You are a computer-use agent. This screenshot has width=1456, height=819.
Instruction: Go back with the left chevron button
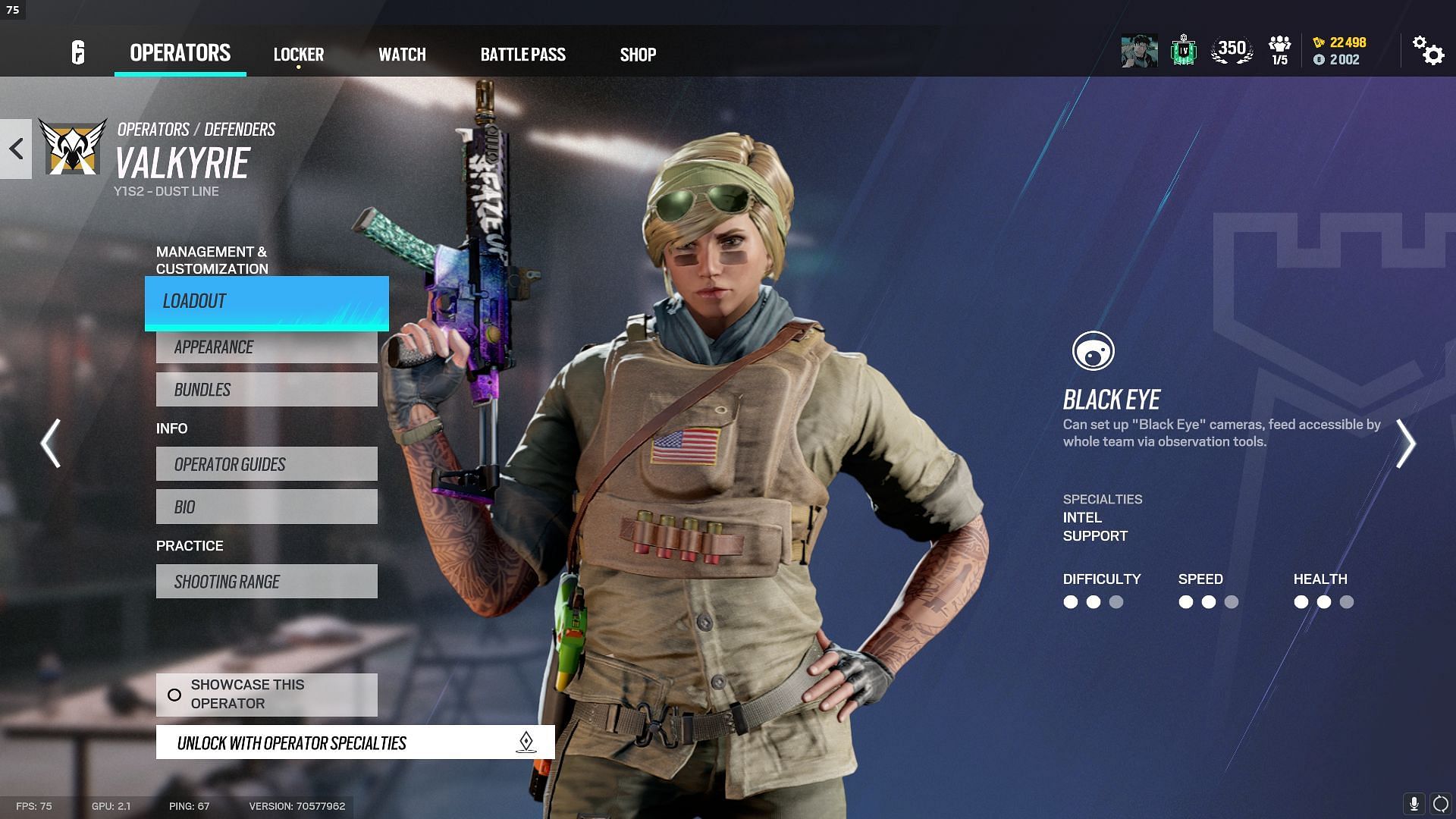16,149
